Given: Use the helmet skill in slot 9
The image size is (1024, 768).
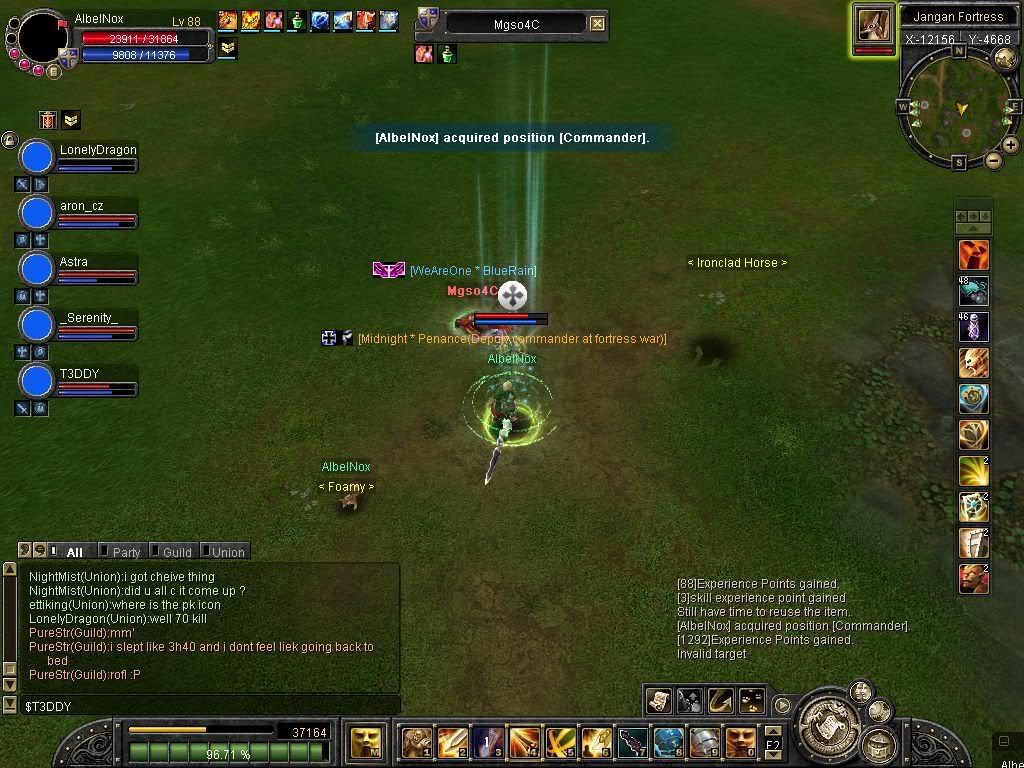Looking at the screenshot, I should pyautogui.click(x=704, y=742).
